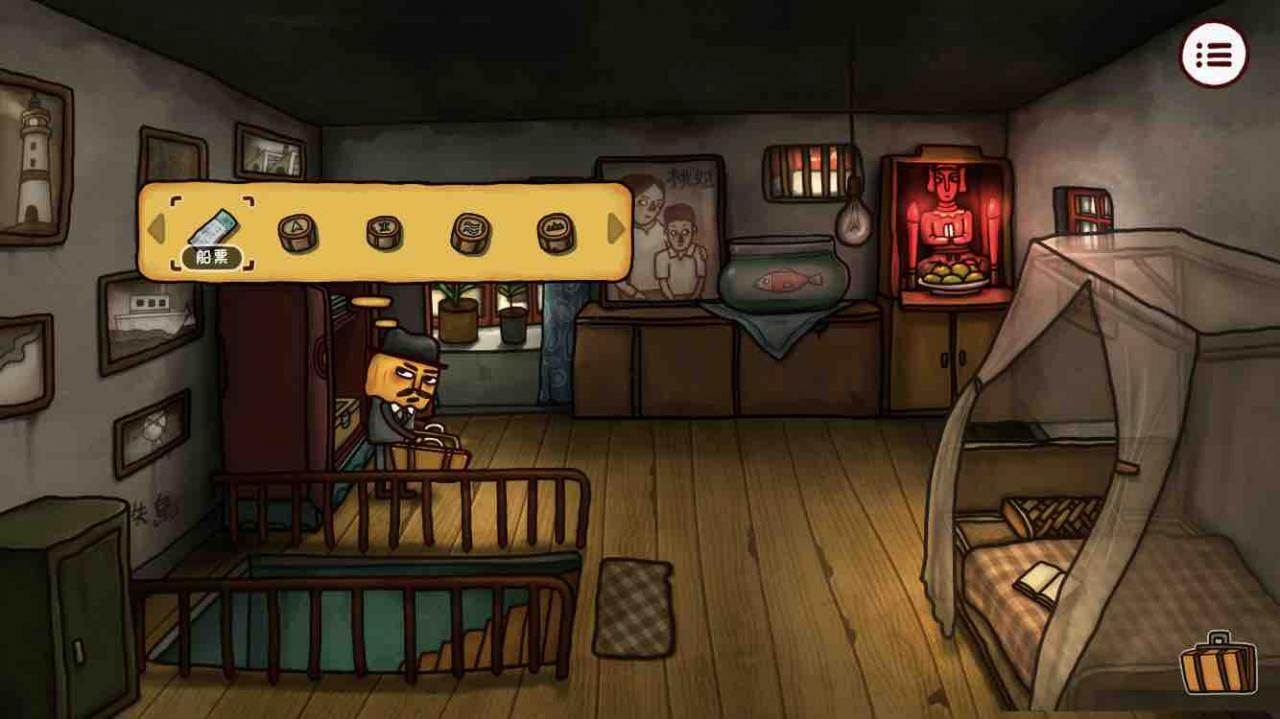1280x719 pixels.
Task: Open the list menu button
Action: (1214, 54)
